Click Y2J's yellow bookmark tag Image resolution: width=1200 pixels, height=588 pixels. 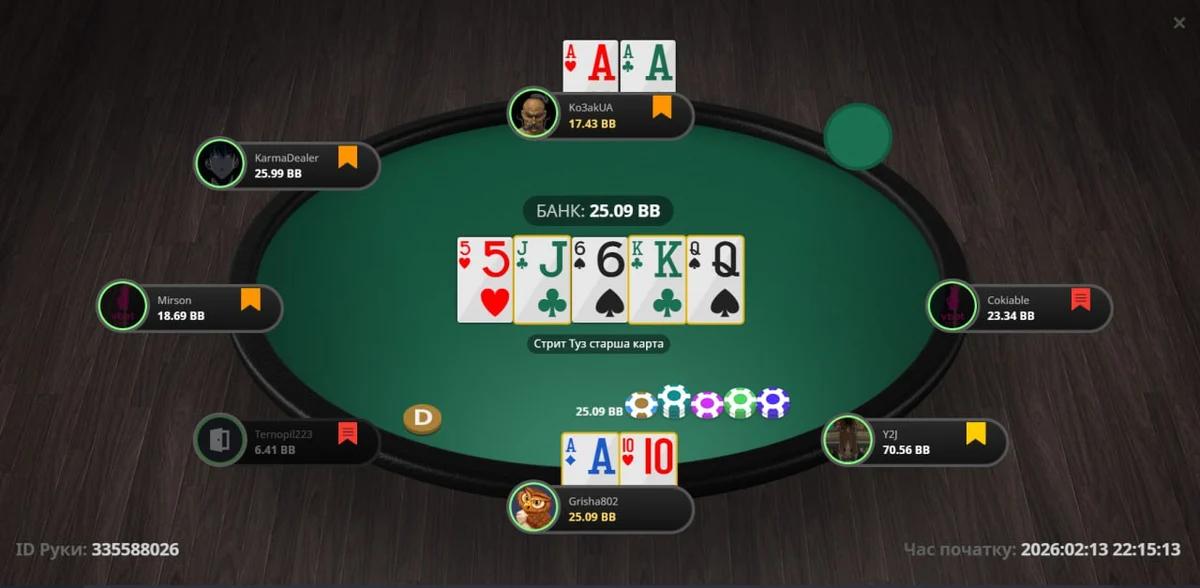975,433
